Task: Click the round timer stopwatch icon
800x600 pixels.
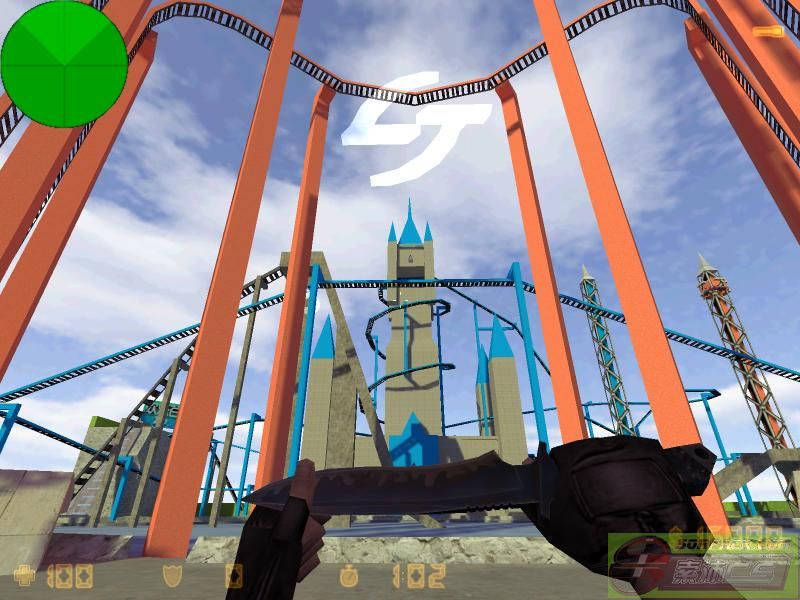Action: coord(350,575)
